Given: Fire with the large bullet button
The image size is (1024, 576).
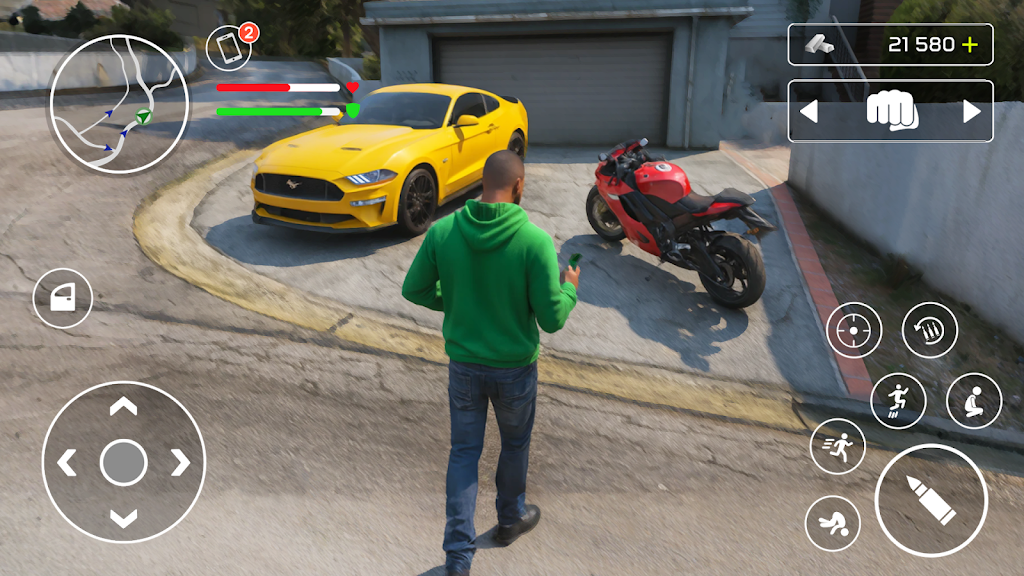Looking at the screenshot, I should (931, 500).
